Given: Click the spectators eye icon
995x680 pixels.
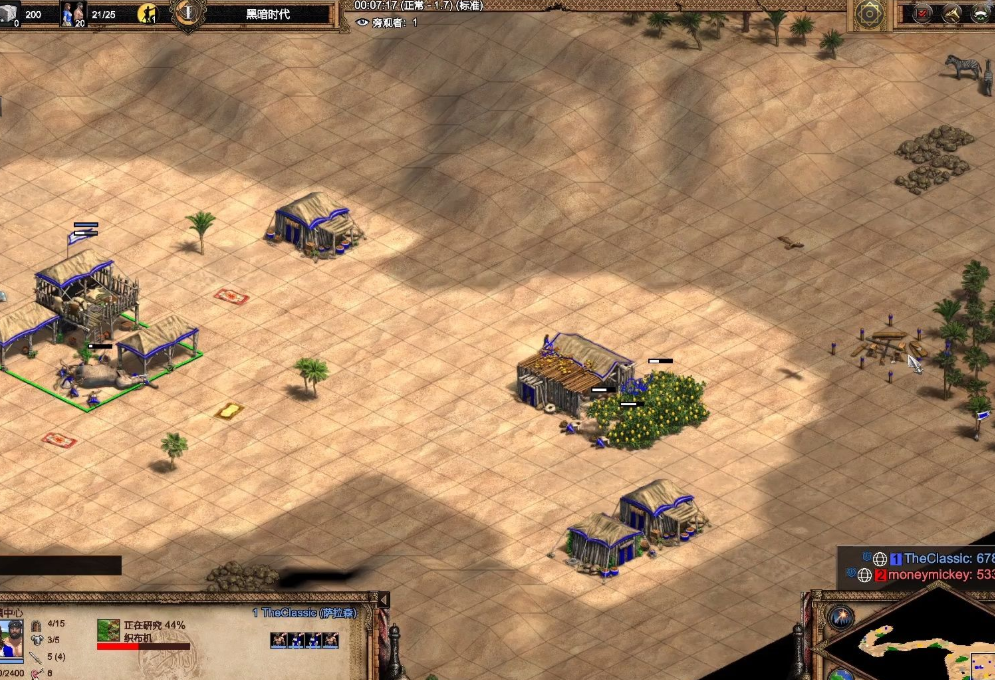Looking at the screenshot, I should (362, 22).
